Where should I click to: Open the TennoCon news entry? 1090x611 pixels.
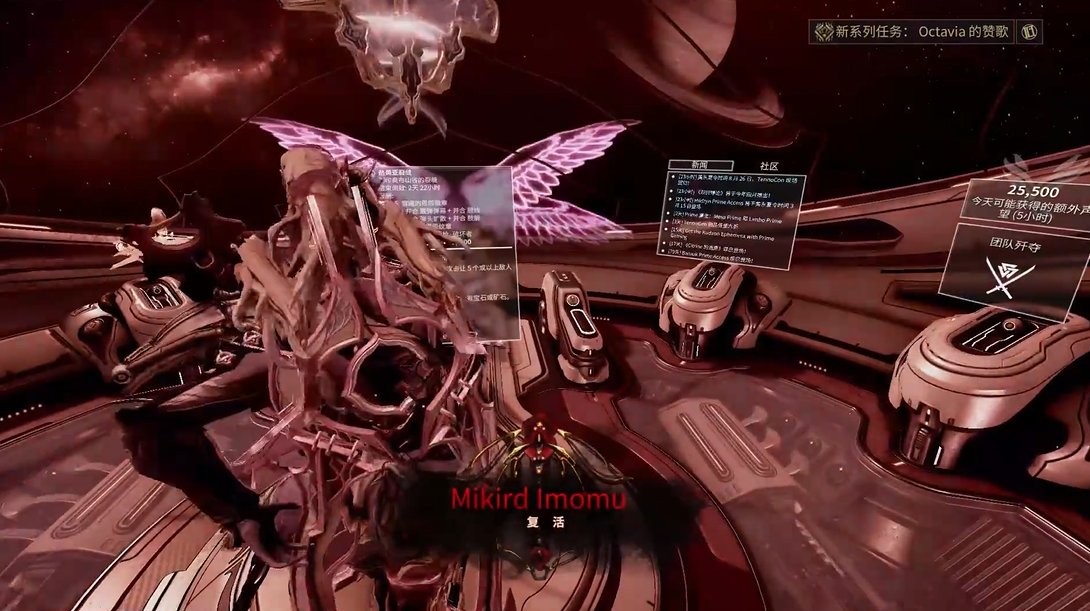[x=735, y=178]
